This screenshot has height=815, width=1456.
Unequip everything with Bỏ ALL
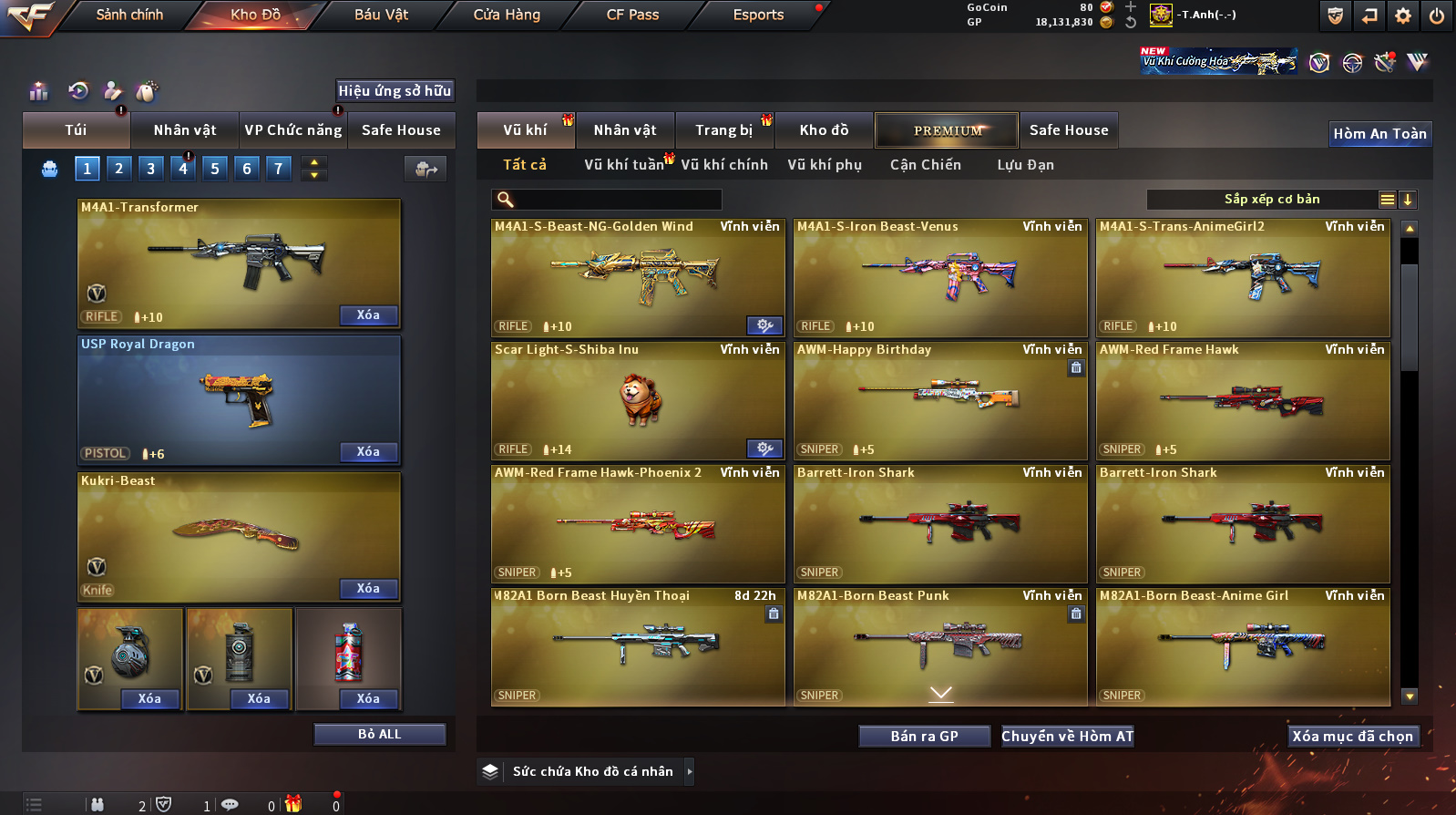379,735
